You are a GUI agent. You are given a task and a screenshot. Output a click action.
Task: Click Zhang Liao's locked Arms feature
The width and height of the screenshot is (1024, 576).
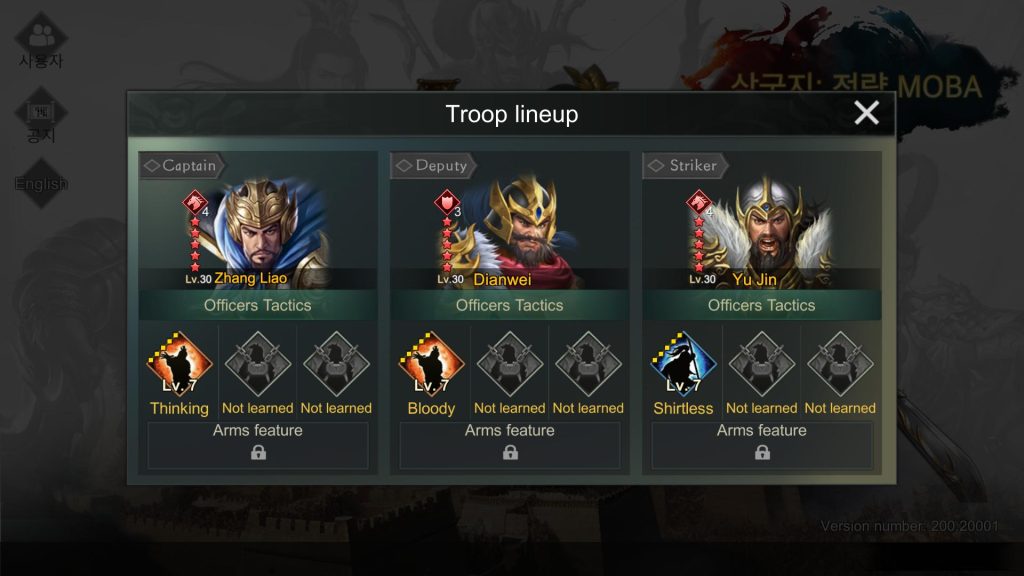[x=258, y=444]
